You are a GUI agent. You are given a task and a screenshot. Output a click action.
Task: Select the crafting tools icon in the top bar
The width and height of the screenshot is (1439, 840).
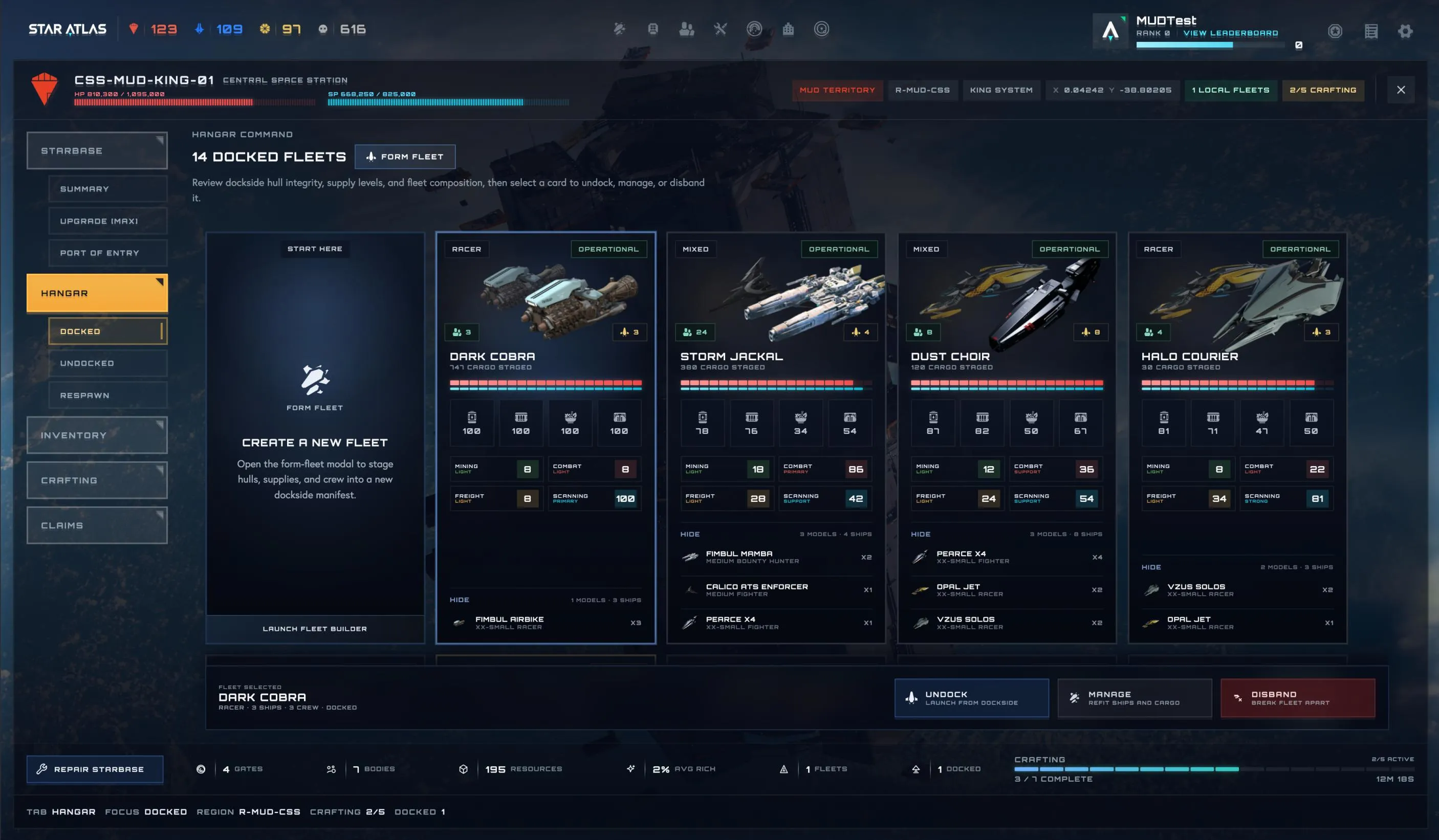[720, 29]
